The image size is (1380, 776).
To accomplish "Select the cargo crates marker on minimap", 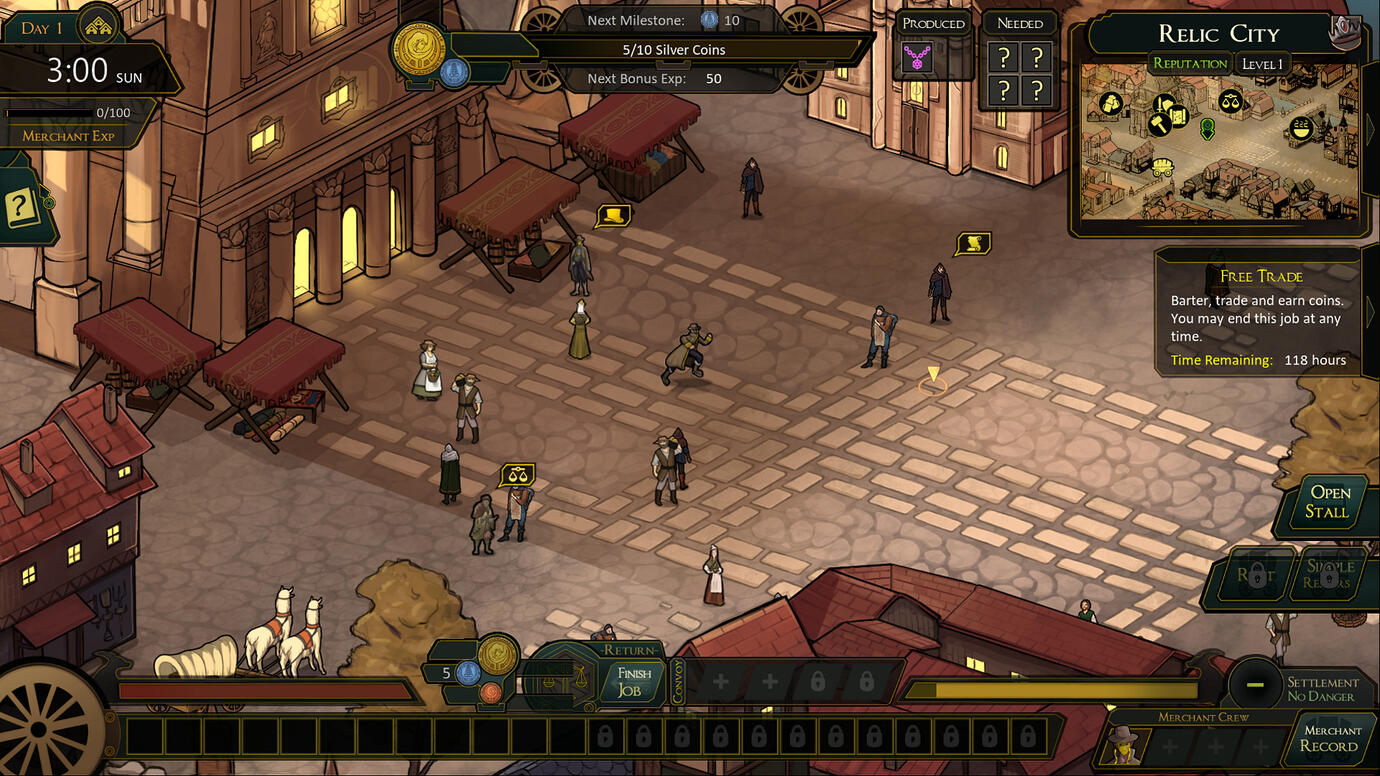I will point(1111,103).
